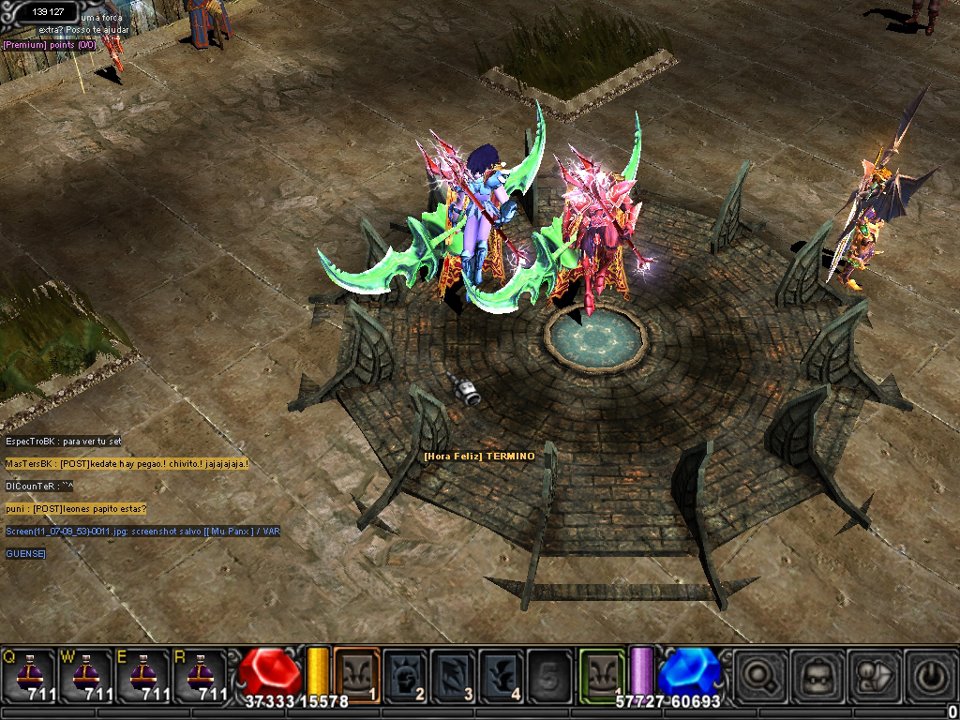
Task: Click the yellow MasTersBK chat message
Action: (127, 464)
